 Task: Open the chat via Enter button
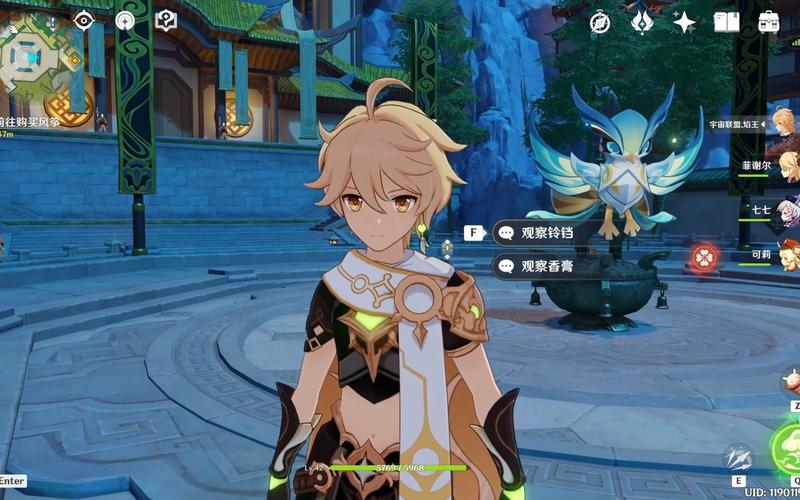tap(13, 481)
